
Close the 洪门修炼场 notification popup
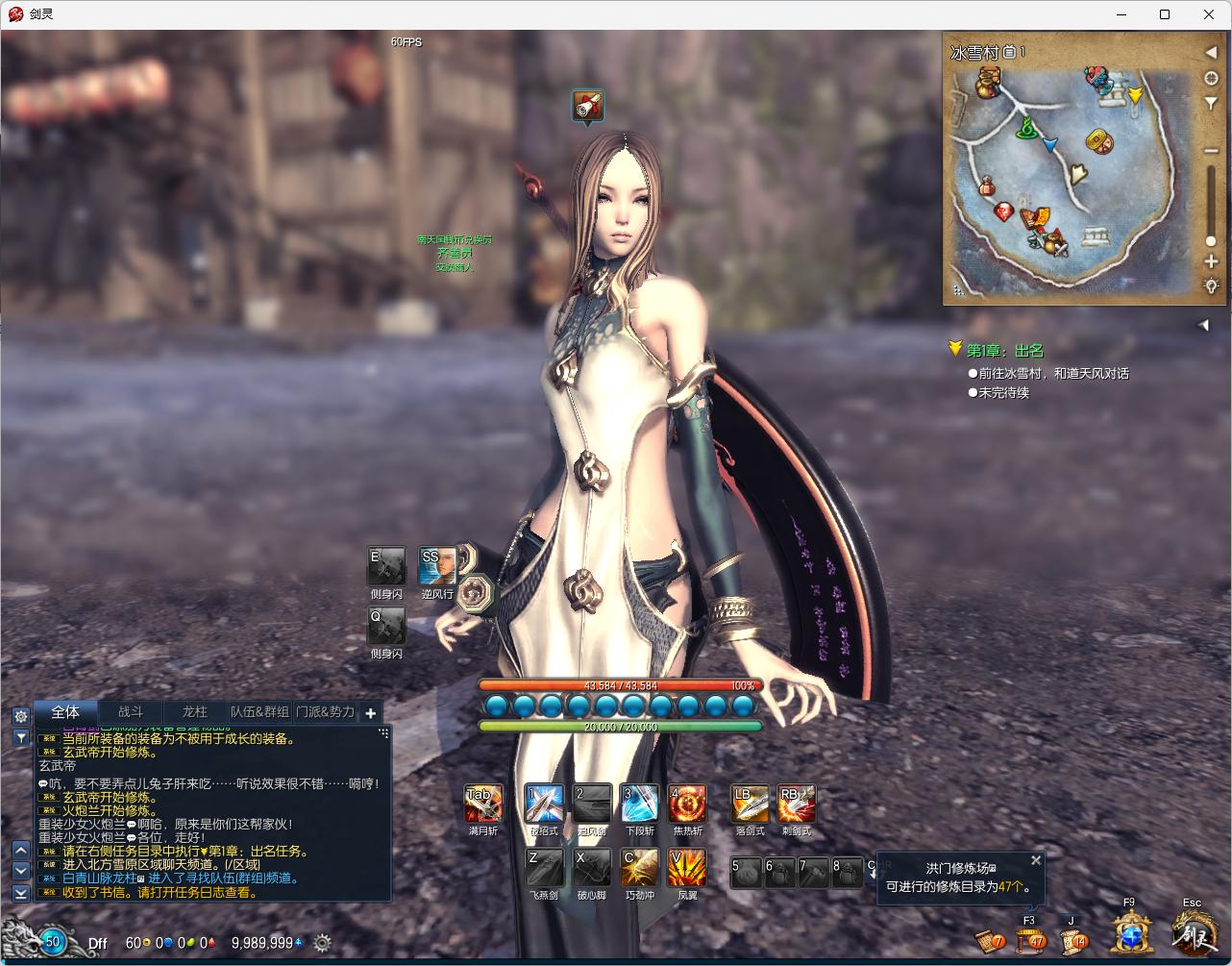1036,860
